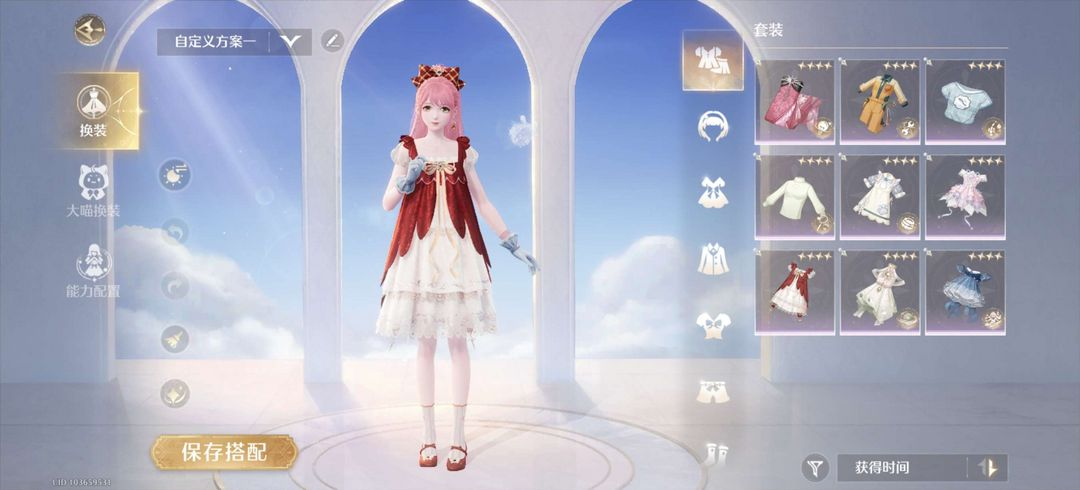Screen dimensions: 1080x490
Task: Select the 套装 outfit sets category
Action: (713, 60)
